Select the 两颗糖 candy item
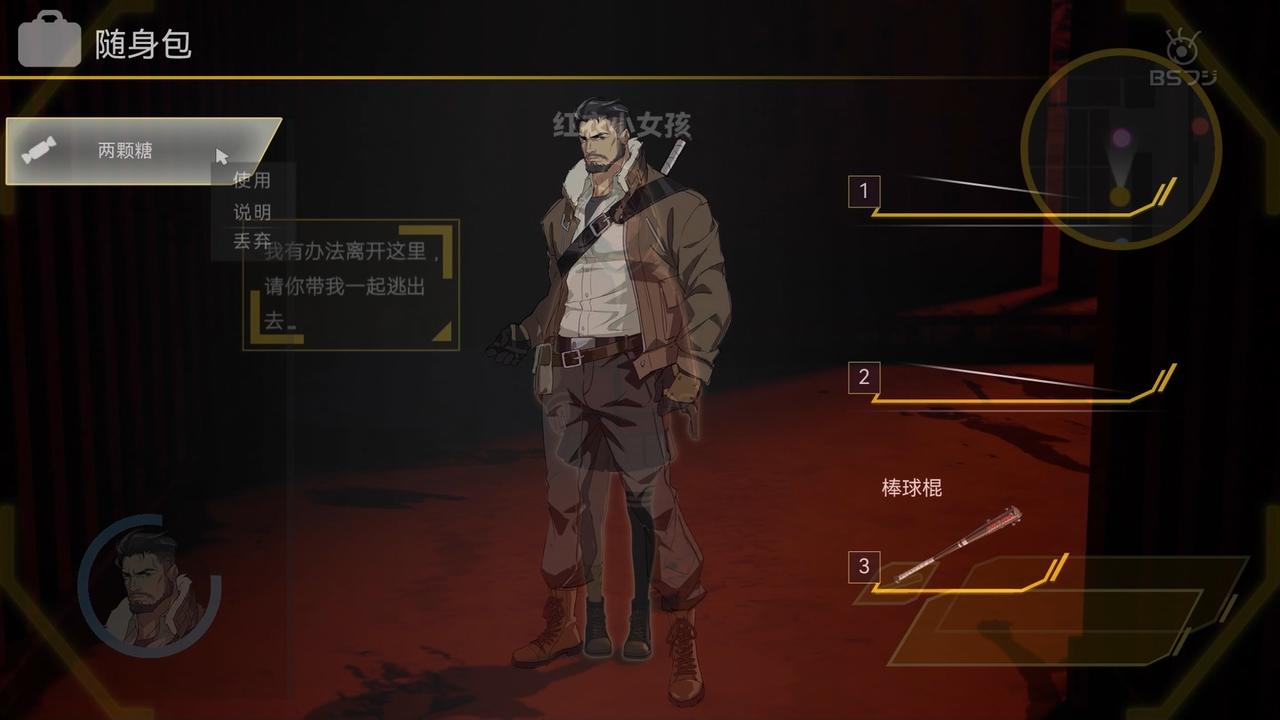1280x720 pixels. click(125, 151)
